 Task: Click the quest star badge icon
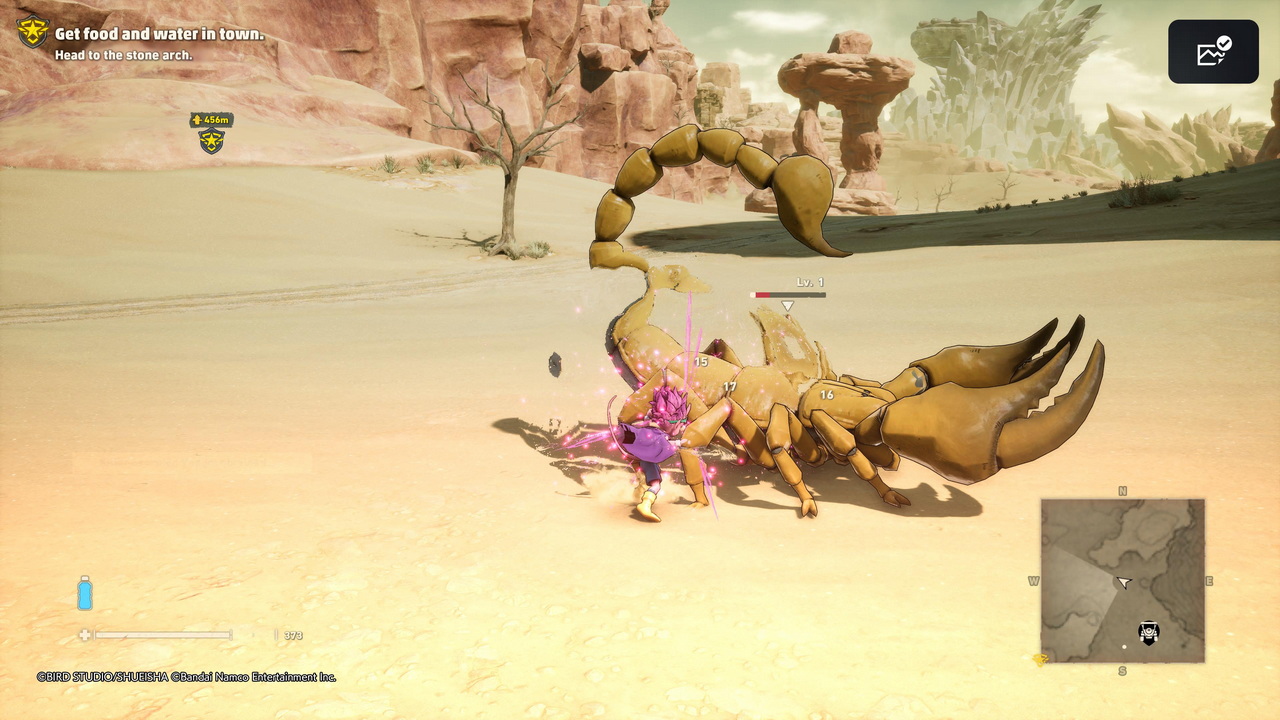tap(32, 32)
